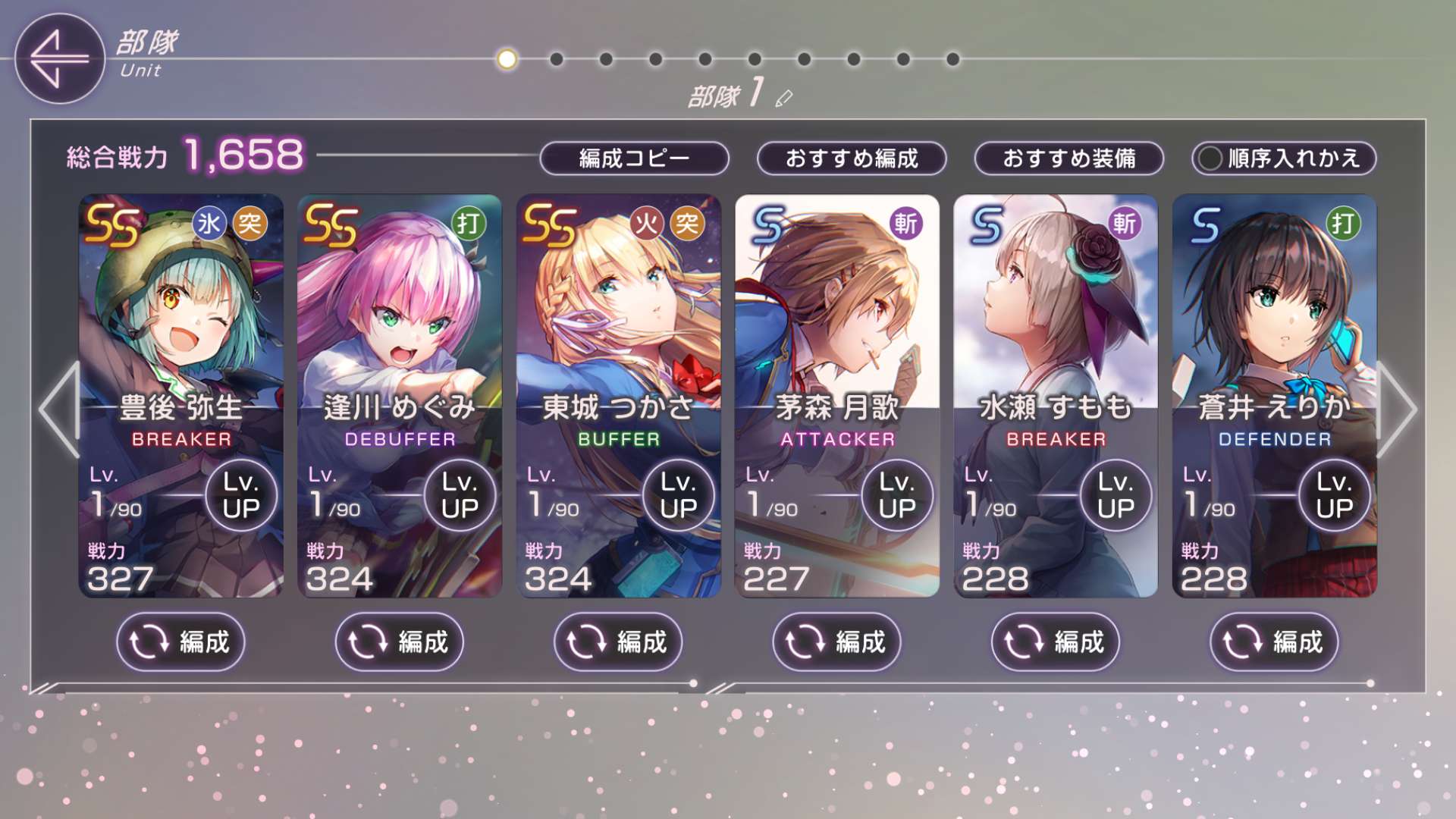The image size is (1456, 819).
Task: Level up 蒼井 えりか with Lv. UP
Action: (1334, 495)
